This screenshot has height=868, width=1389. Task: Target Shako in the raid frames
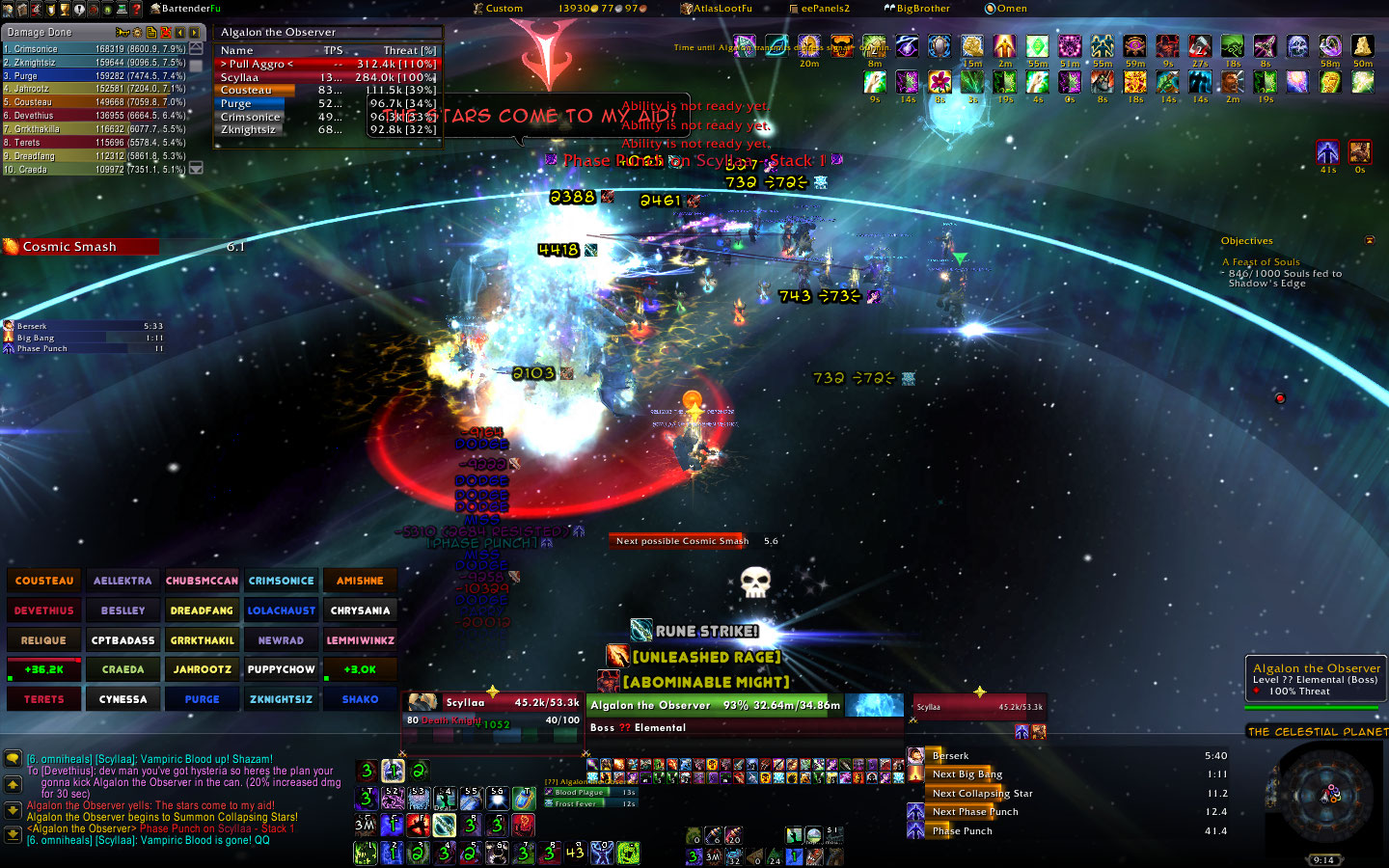coord(360,699)
